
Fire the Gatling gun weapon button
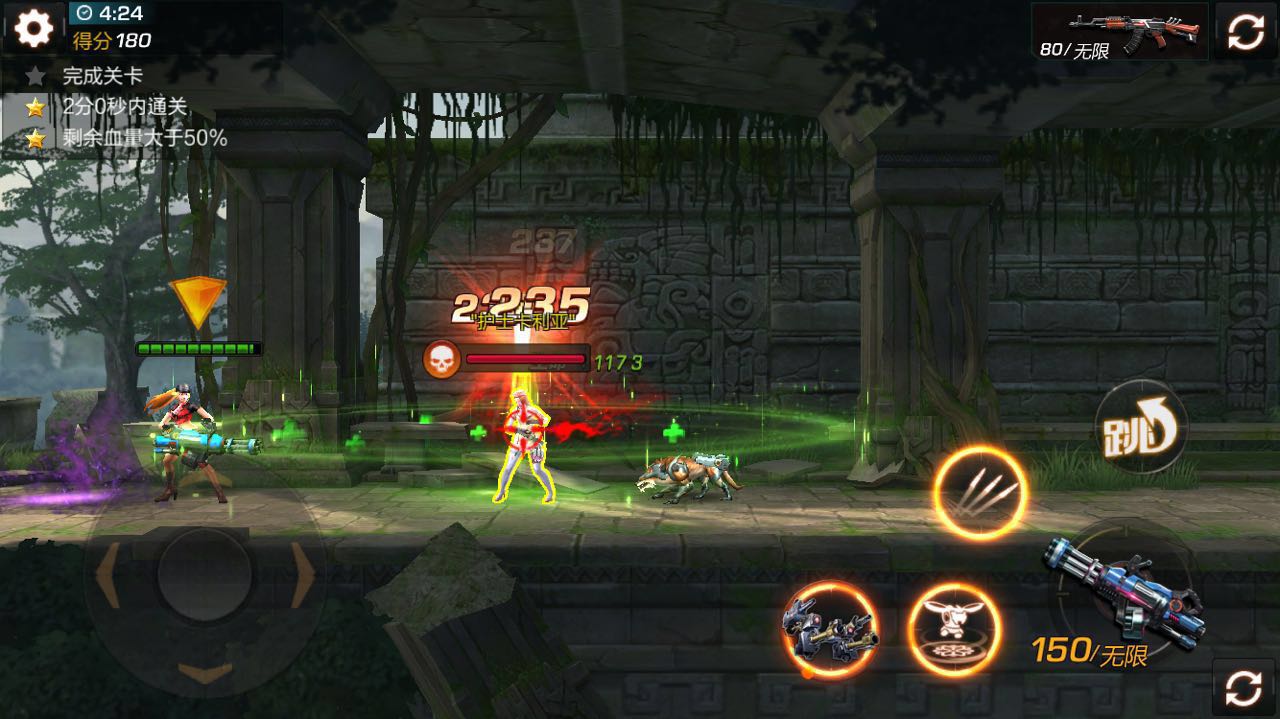coord(1122,592)
